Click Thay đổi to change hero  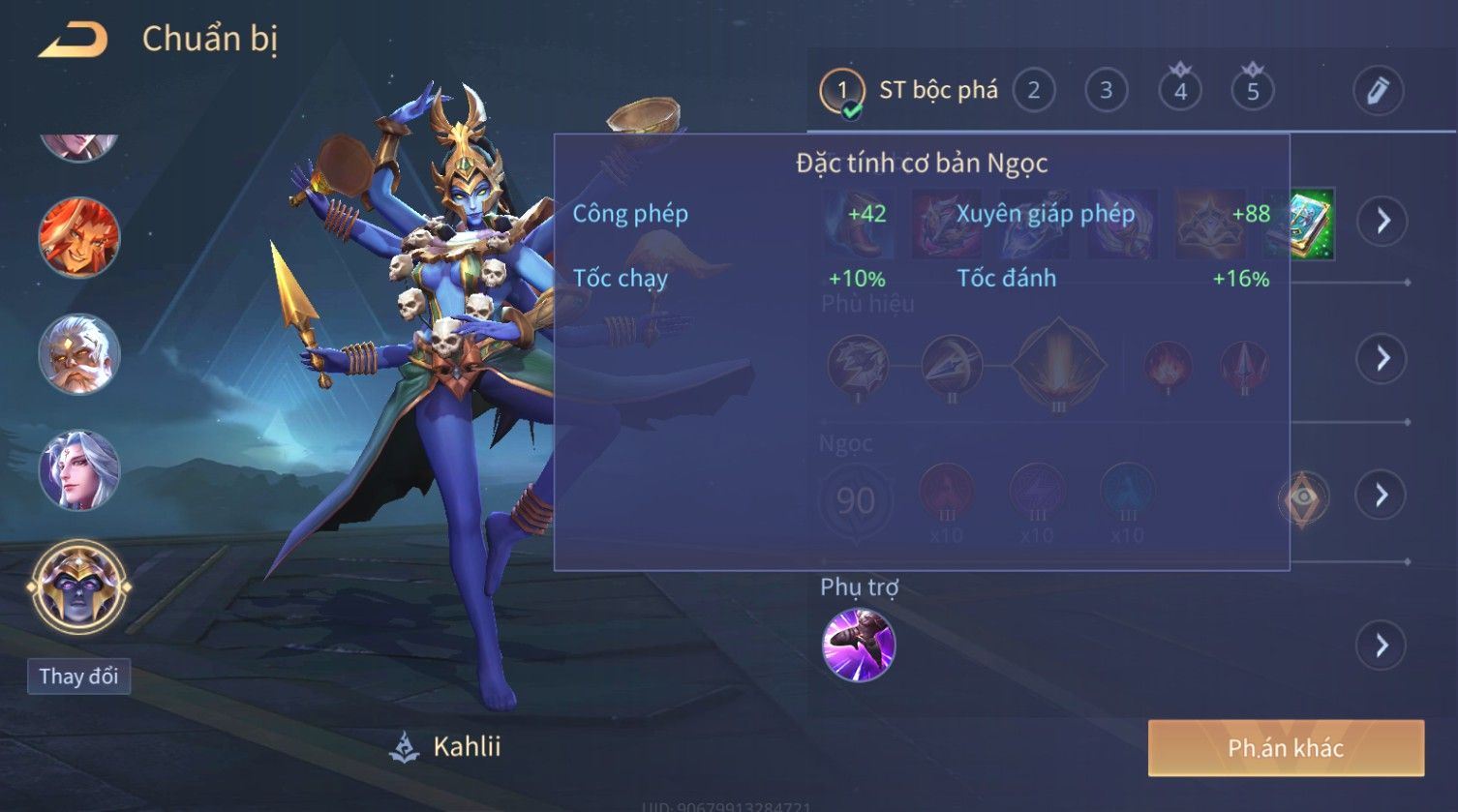point(78,676)
